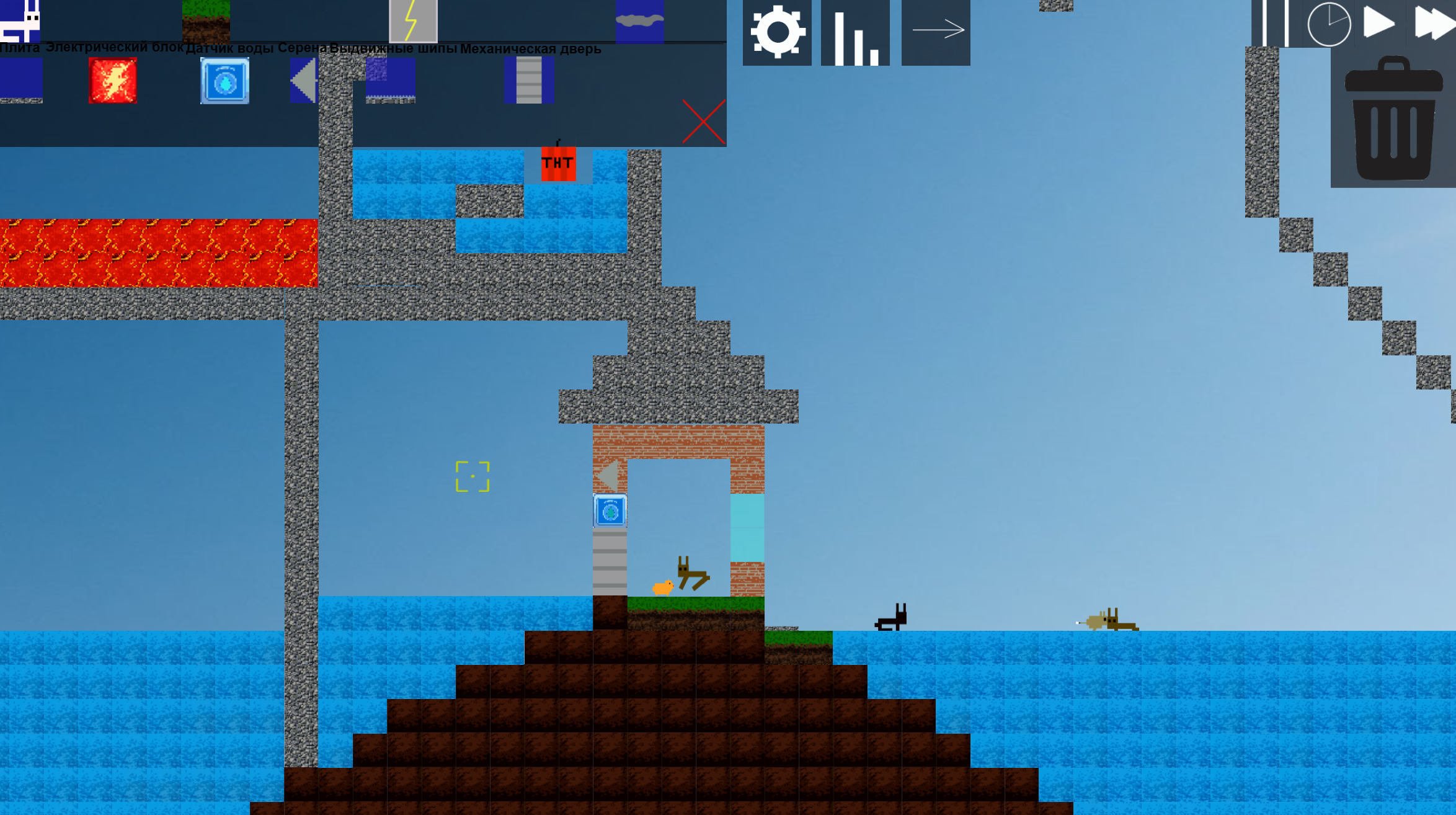Pick the Механическая дверь door block icon
This screenshot has width=1456, height=815.
tap(530, 79)
